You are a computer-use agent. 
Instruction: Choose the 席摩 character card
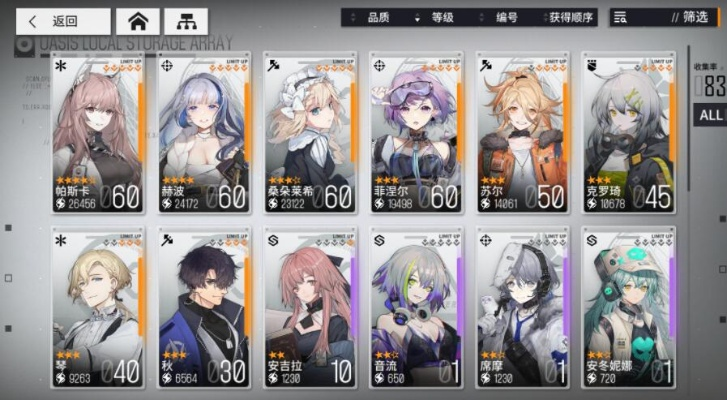pos(522,310)
